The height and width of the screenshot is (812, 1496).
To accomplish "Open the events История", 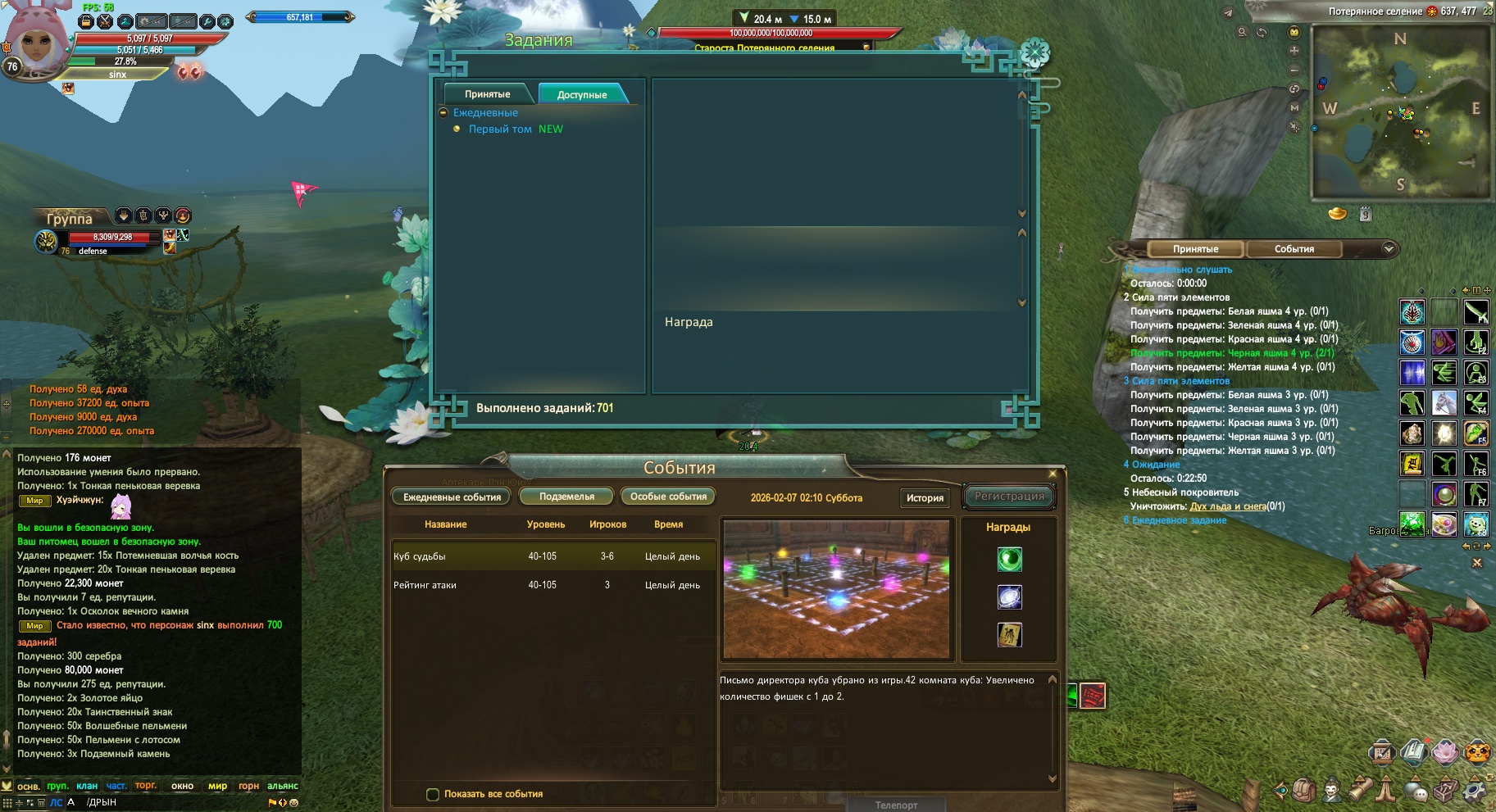I will click(x=925, y=497).
